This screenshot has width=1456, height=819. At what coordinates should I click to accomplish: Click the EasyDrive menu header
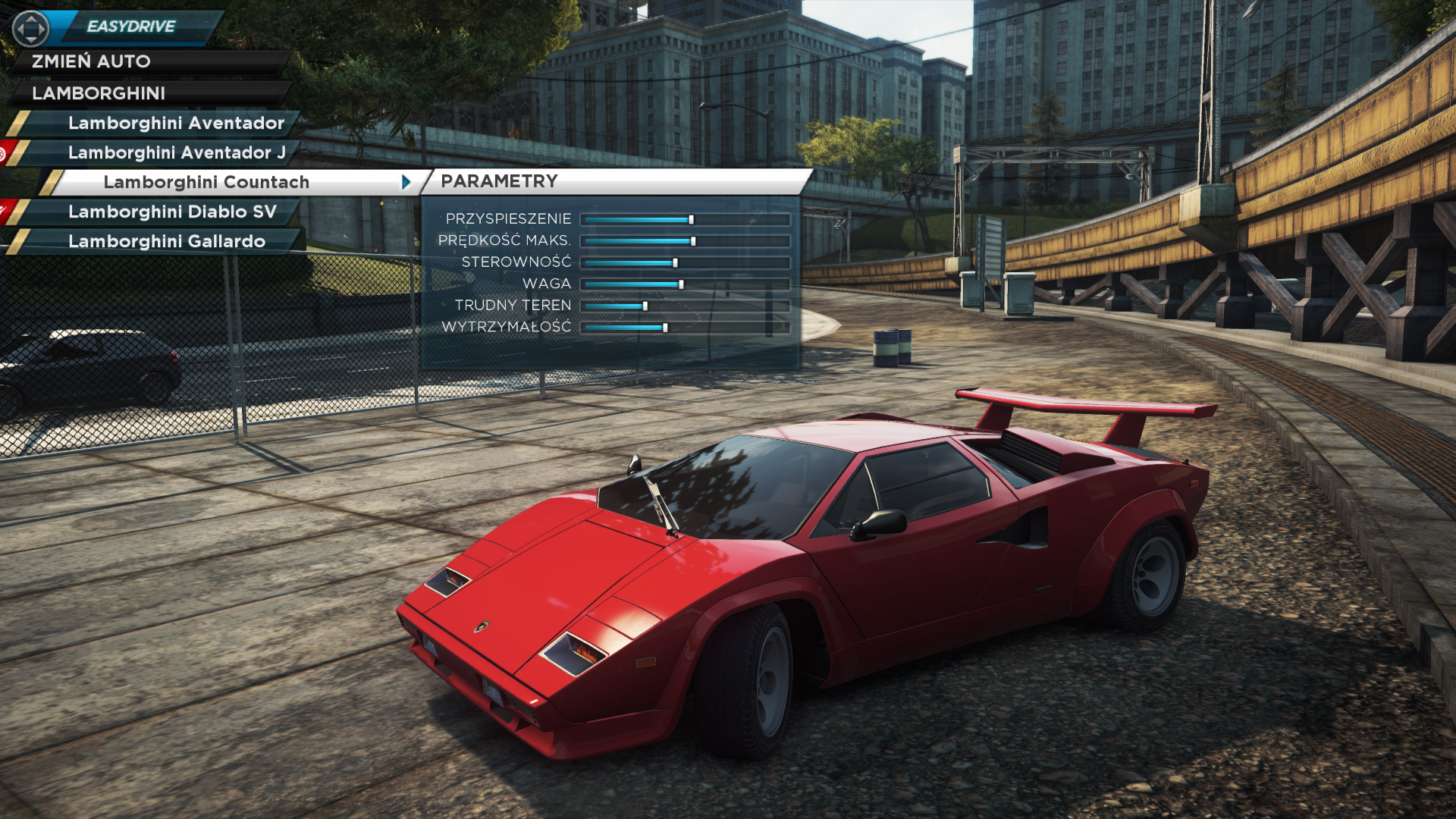click(130, 27)
